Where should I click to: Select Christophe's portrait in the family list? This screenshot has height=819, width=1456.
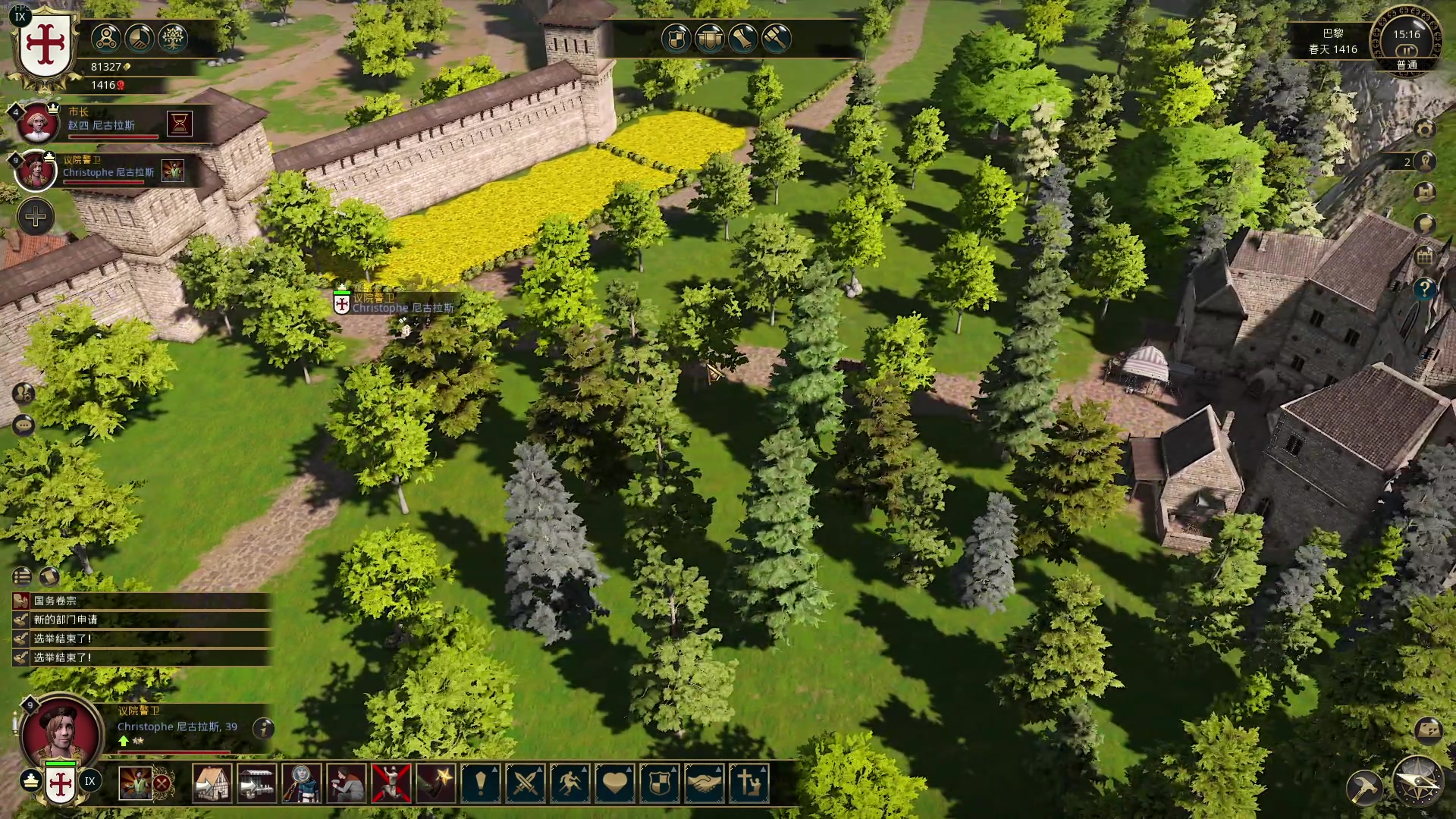(36, 170)
